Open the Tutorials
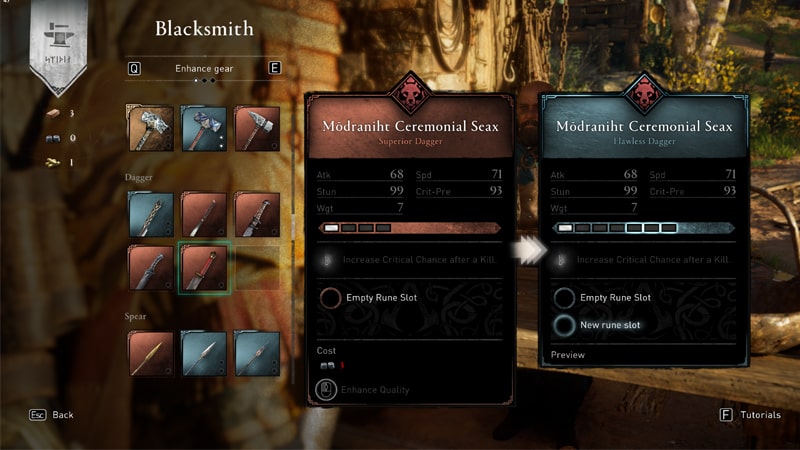This screenshot has height=450, width=800. point(751,414)
